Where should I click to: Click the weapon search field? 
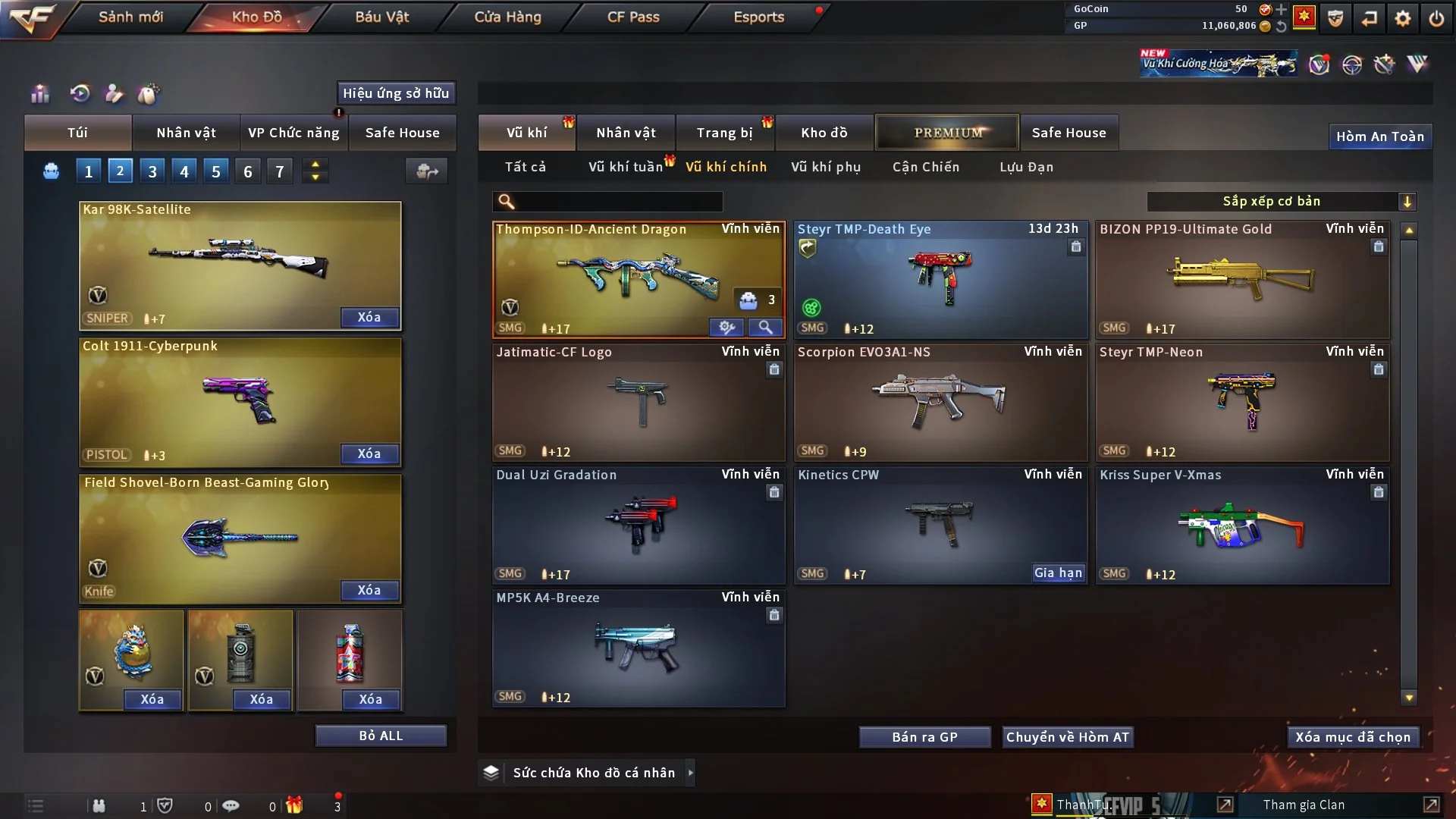pyautogui.click(x=618, y=201)
